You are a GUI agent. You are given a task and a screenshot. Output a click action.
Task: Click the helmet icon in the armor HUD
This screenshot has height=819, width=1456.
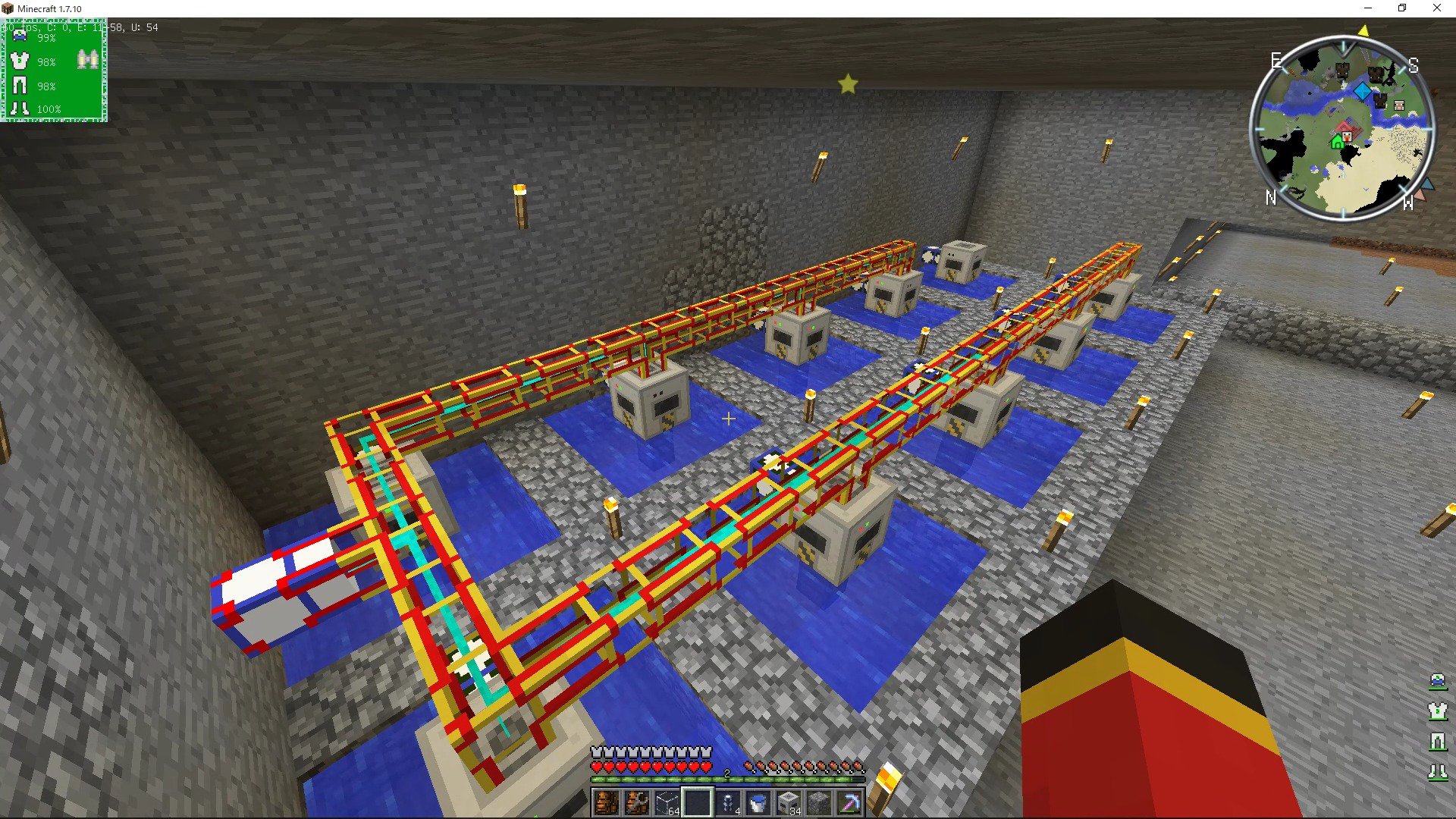click(19, 36)
